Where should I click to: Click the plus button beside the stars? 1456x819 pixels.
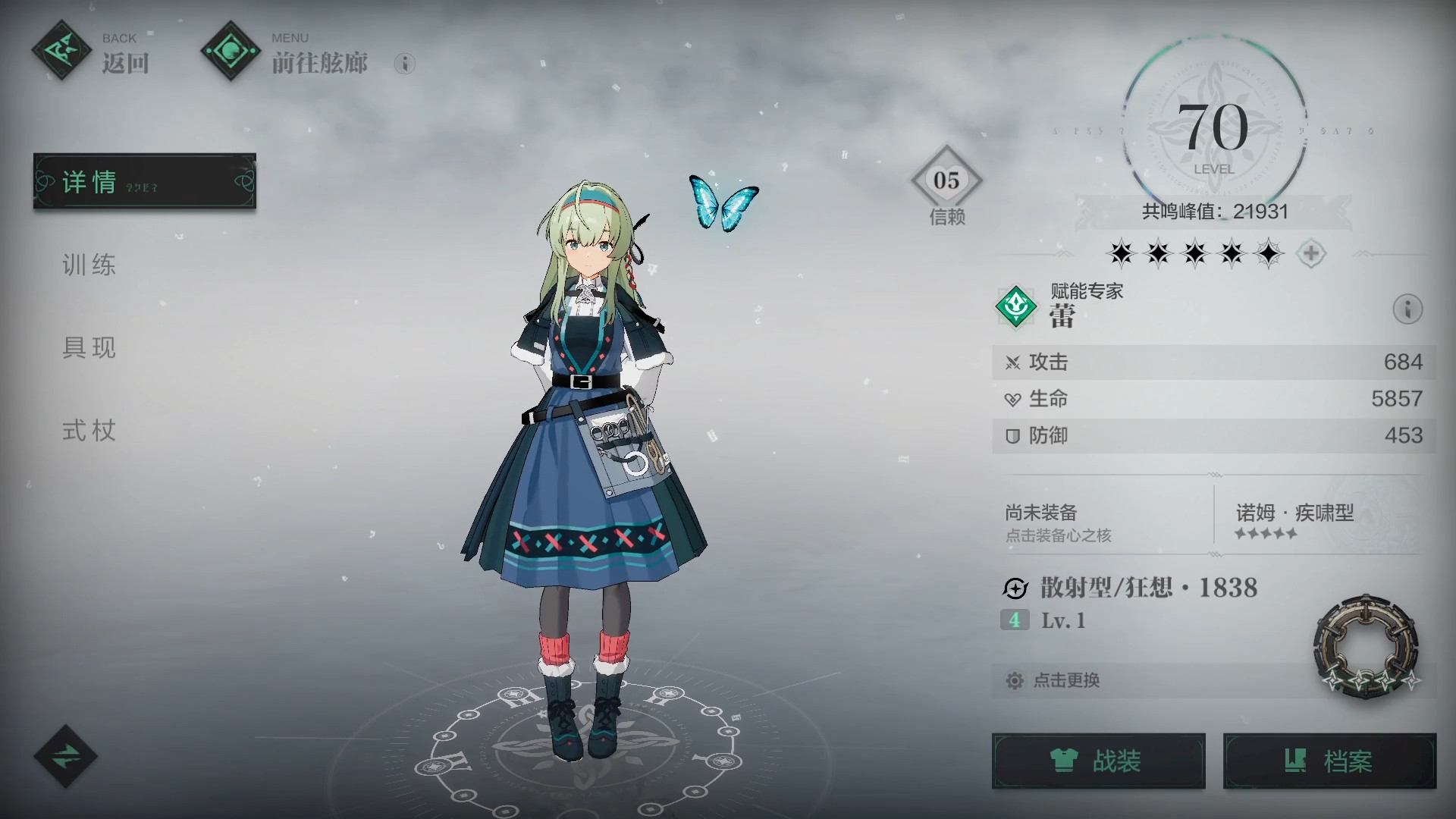click(1310, 253)
